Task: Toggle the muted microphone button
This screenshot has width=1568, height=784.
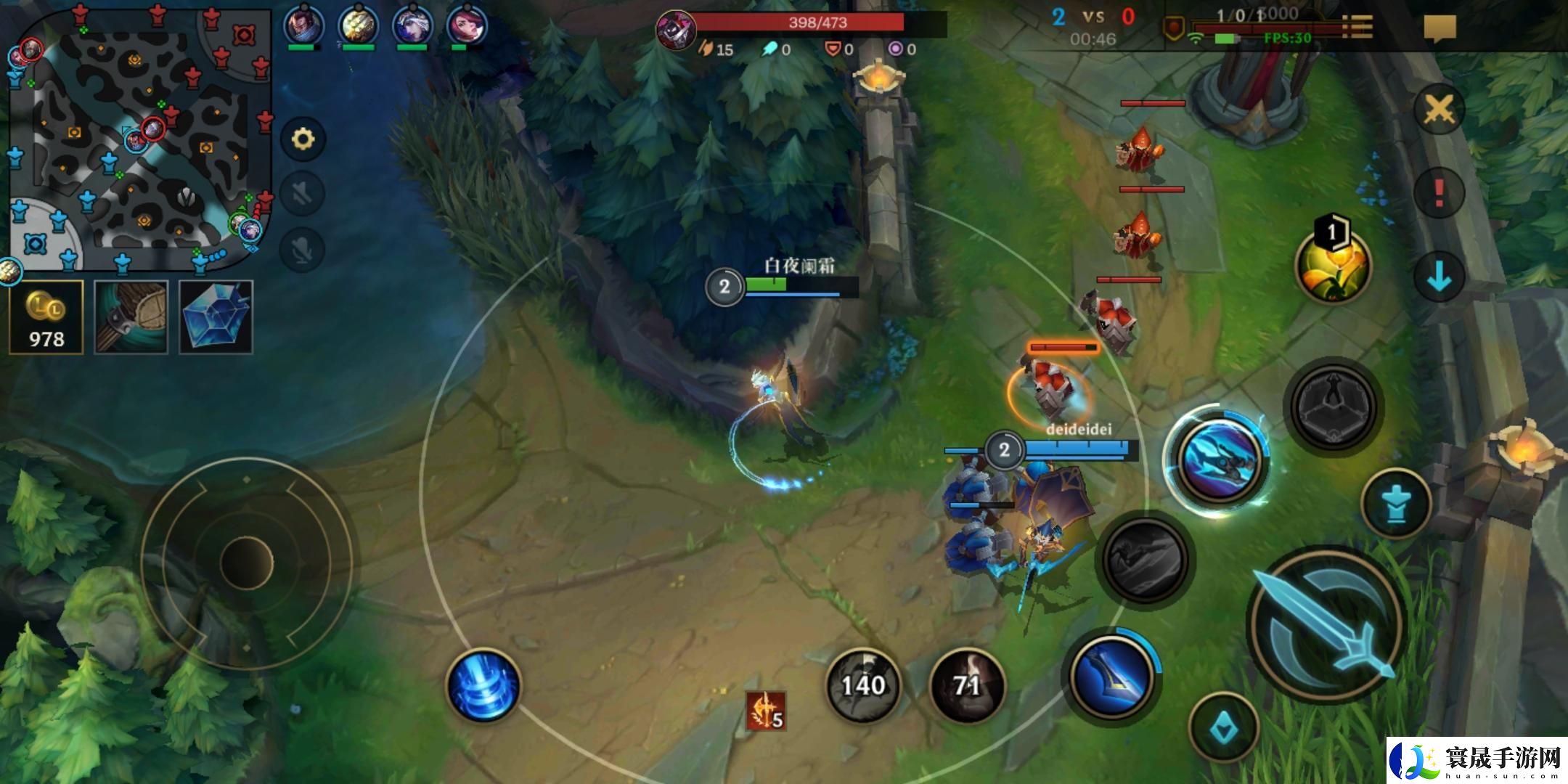Action: [x=303, y=249]
